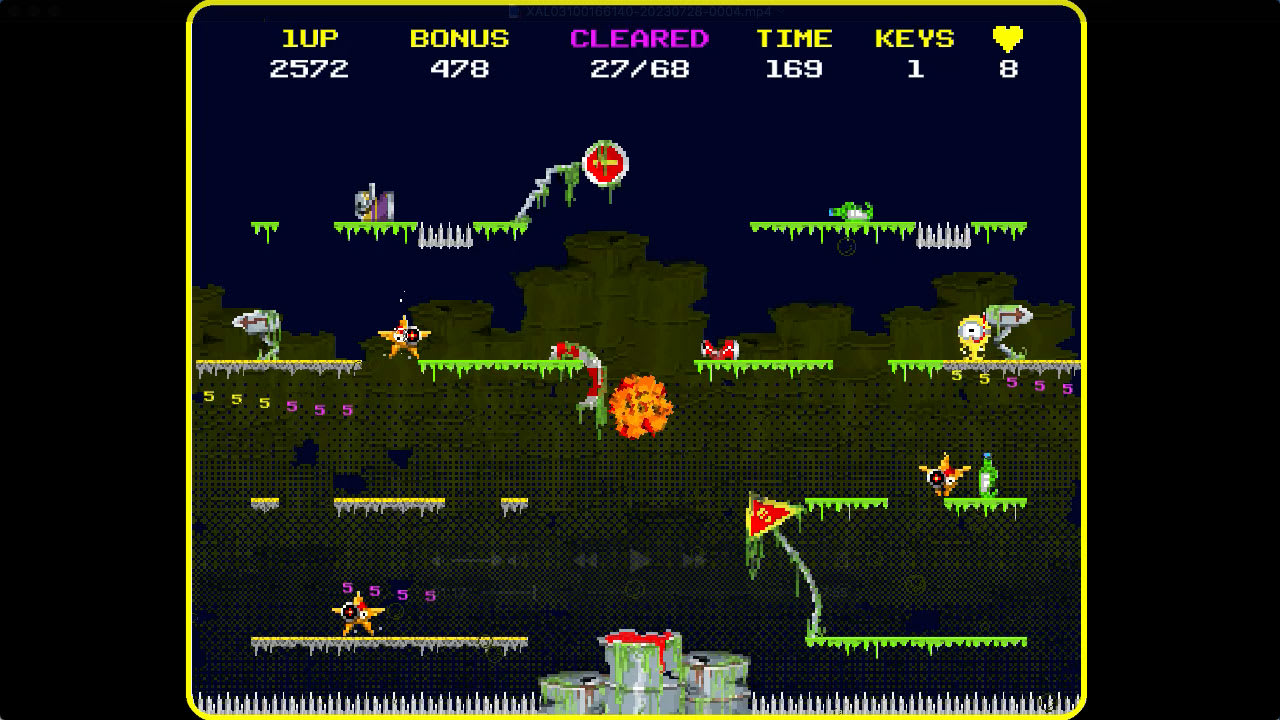The width and height of the screenshot is (1280, 720).
Task: Click the red pennant flag sprite
Action: [765, 515]
